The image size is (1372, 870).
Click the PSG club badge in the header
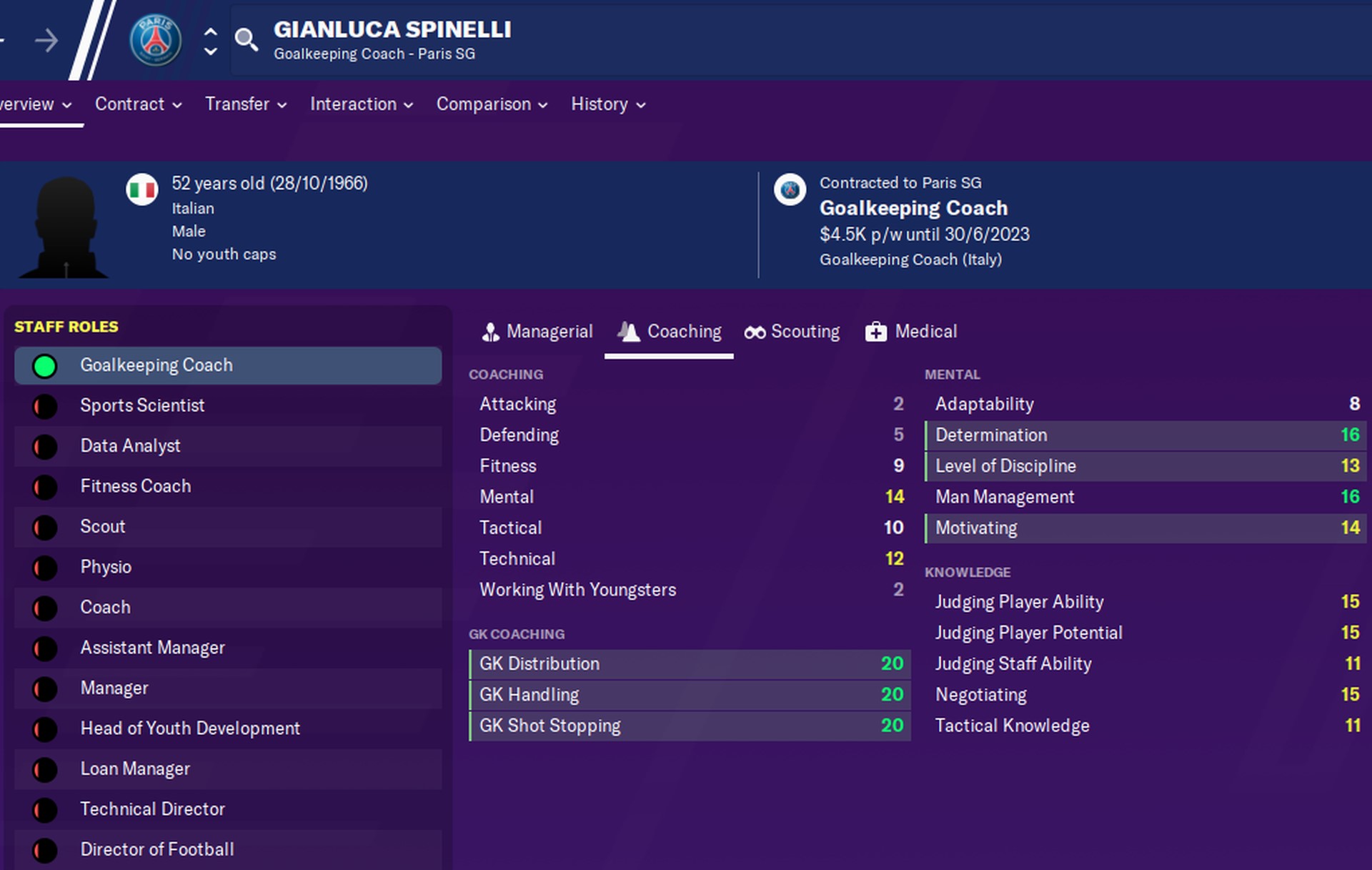156,39
